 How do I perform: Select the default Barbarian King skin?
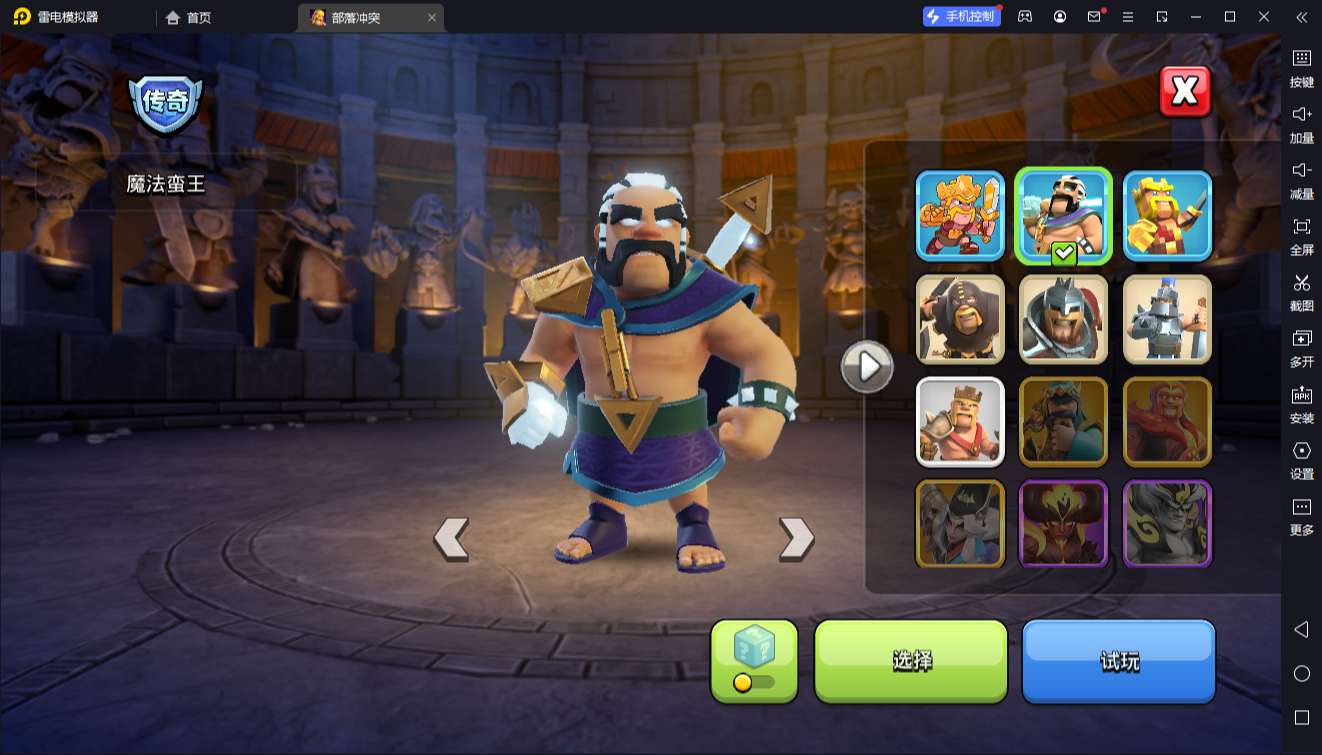click(x=960, y=422)
